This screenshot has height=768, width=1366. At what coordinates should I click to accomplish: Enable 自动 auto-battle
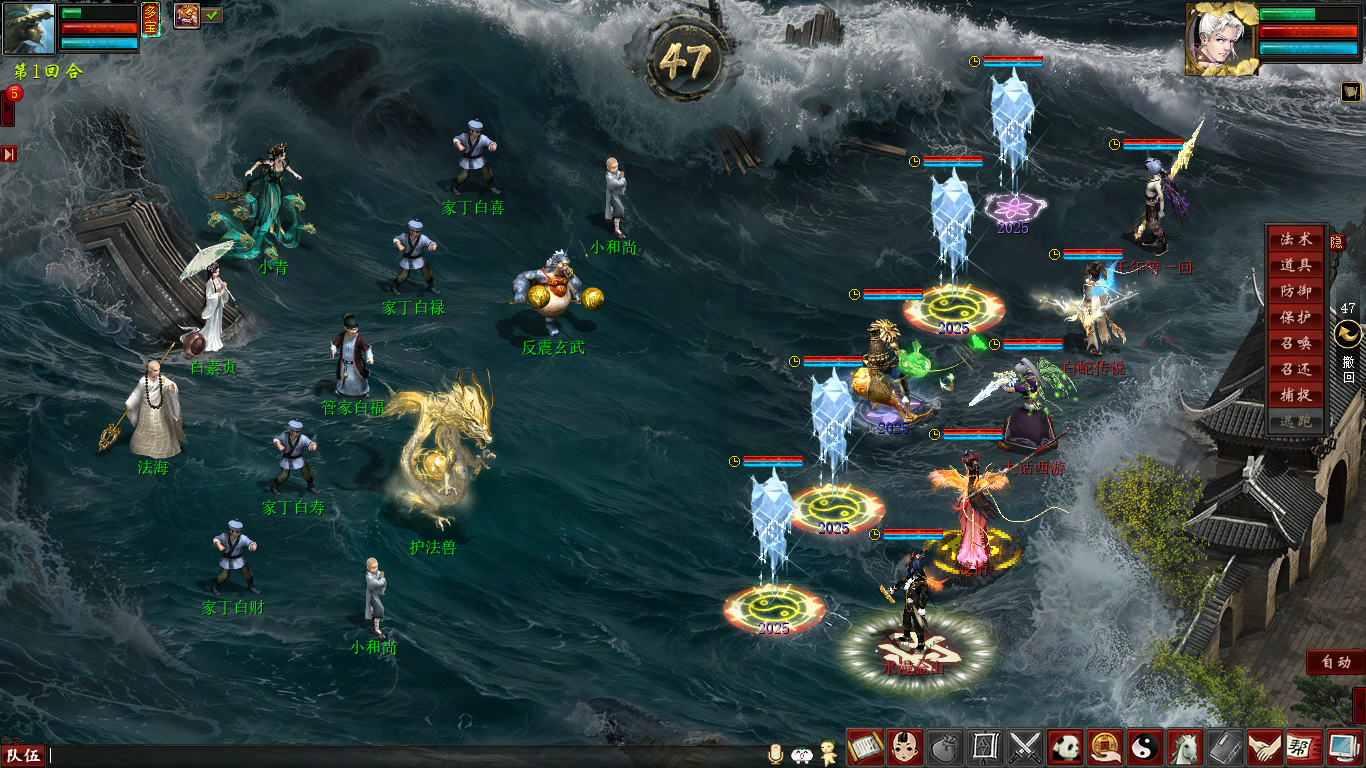[1336, 662]
